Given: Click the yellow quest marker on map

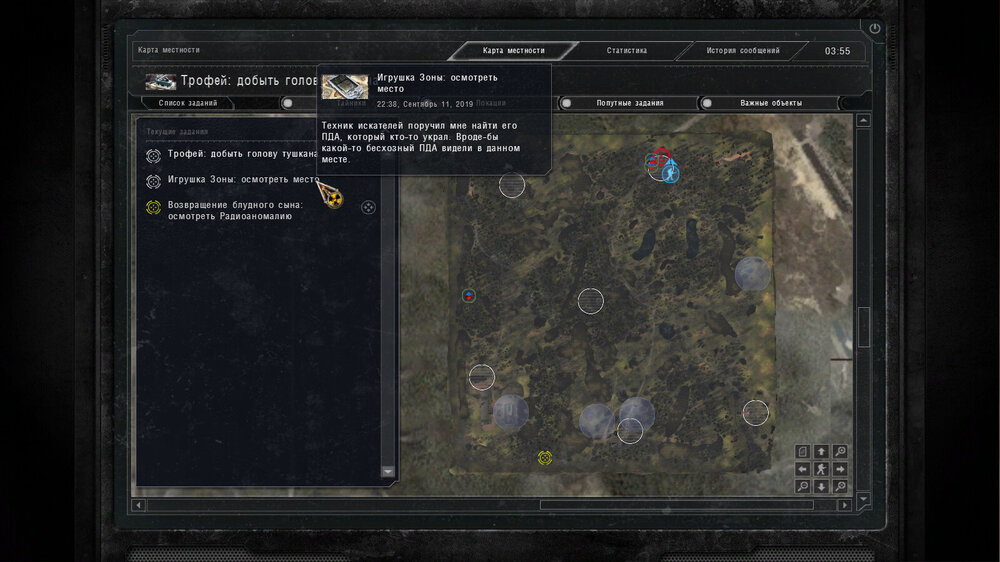Looking at the screenshot, I should point(545,458).
